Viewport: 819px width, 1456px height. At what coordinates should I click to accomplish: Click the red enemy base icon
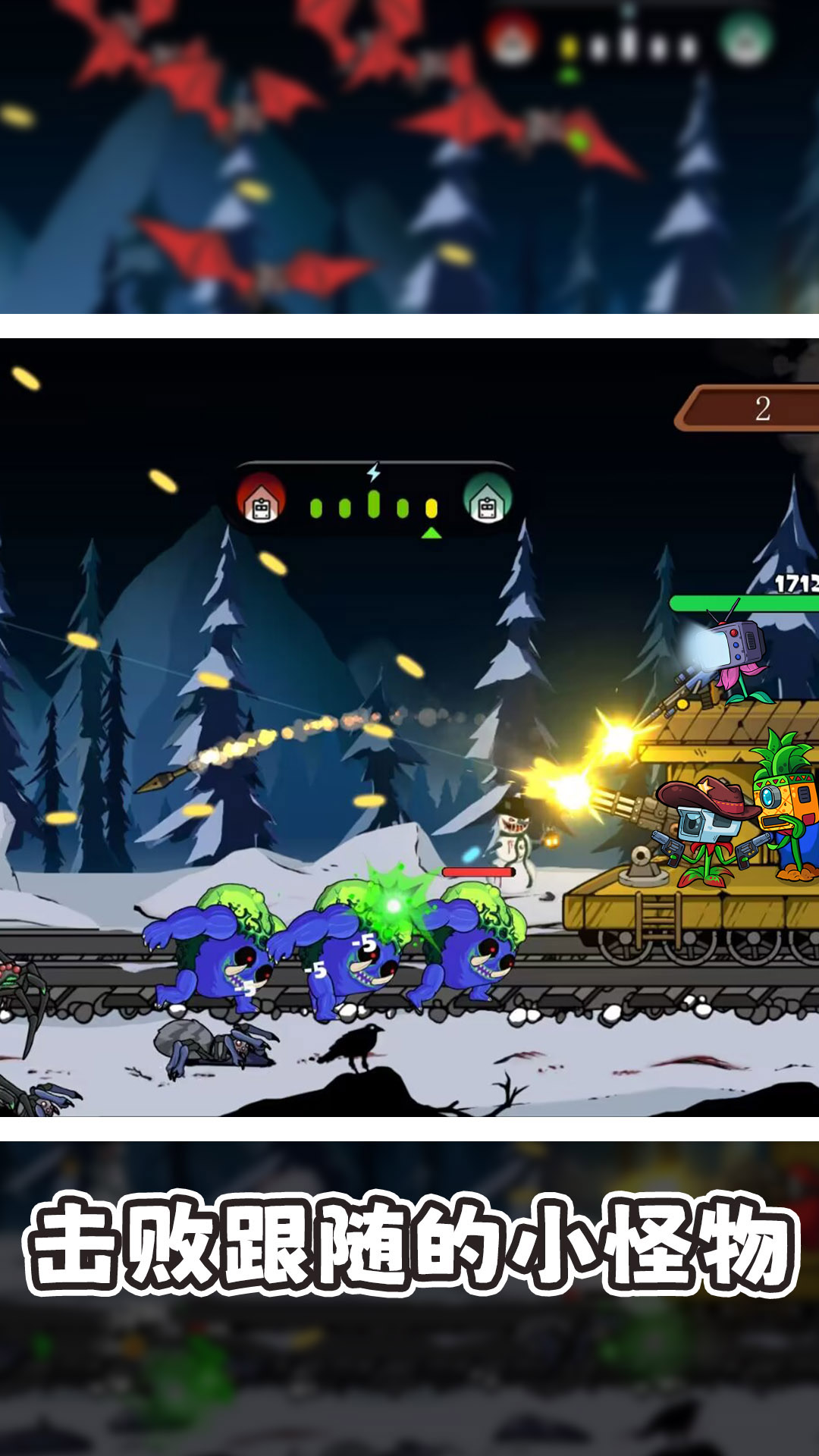(261, 500)
